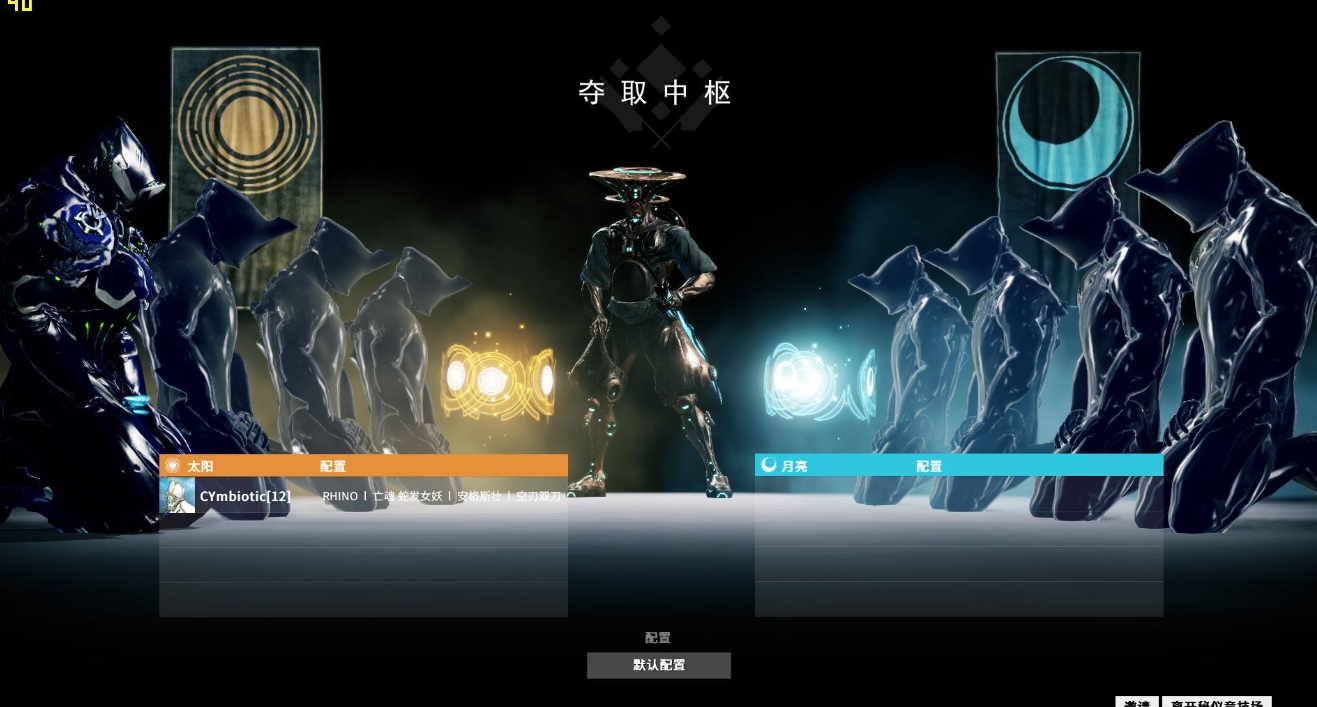Click the 邀请 invite button

[x=1137, y=702]
